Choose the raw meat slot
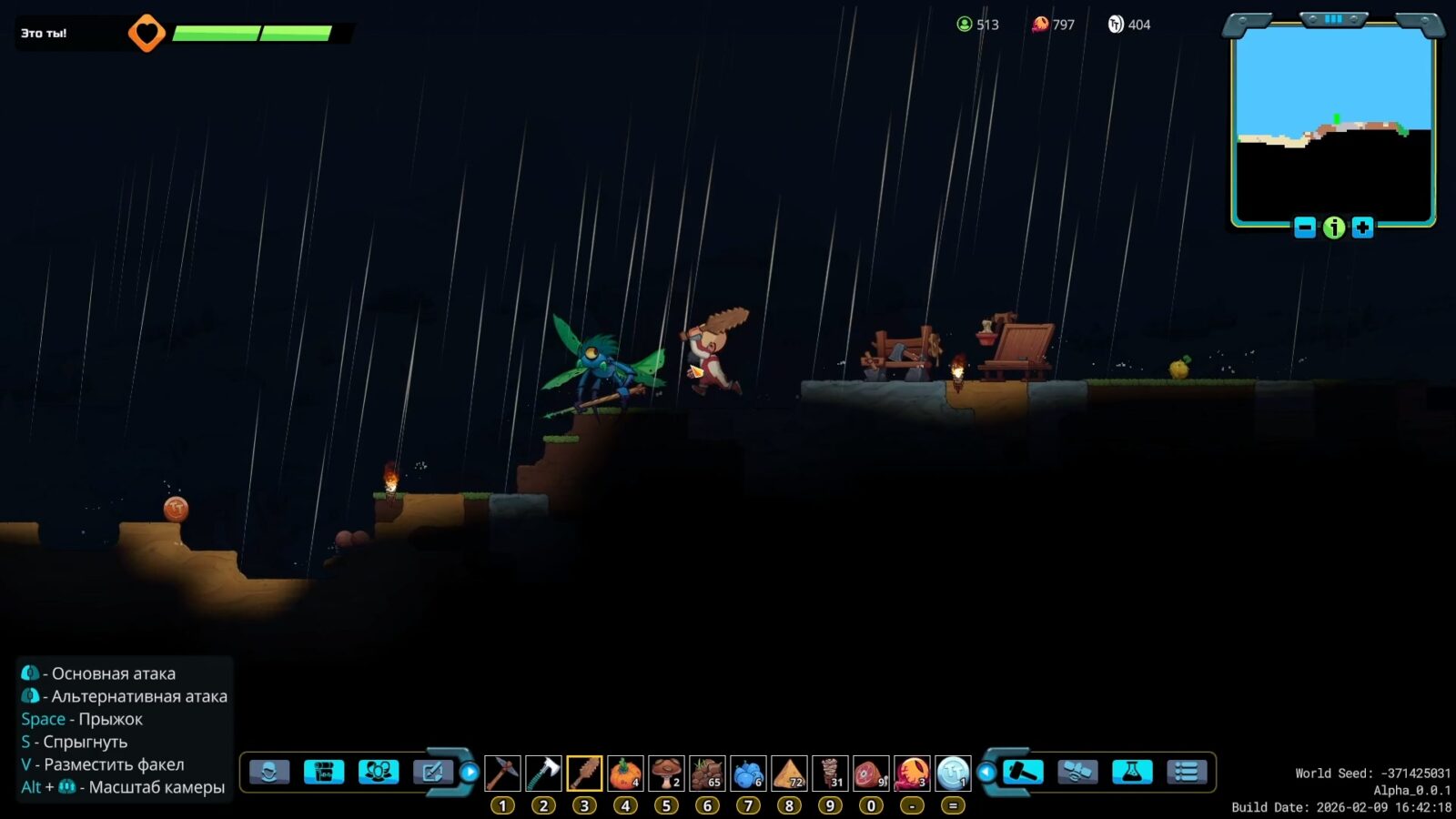Image resolution: width=1456 pixels, height=819 pixels. 871,773
